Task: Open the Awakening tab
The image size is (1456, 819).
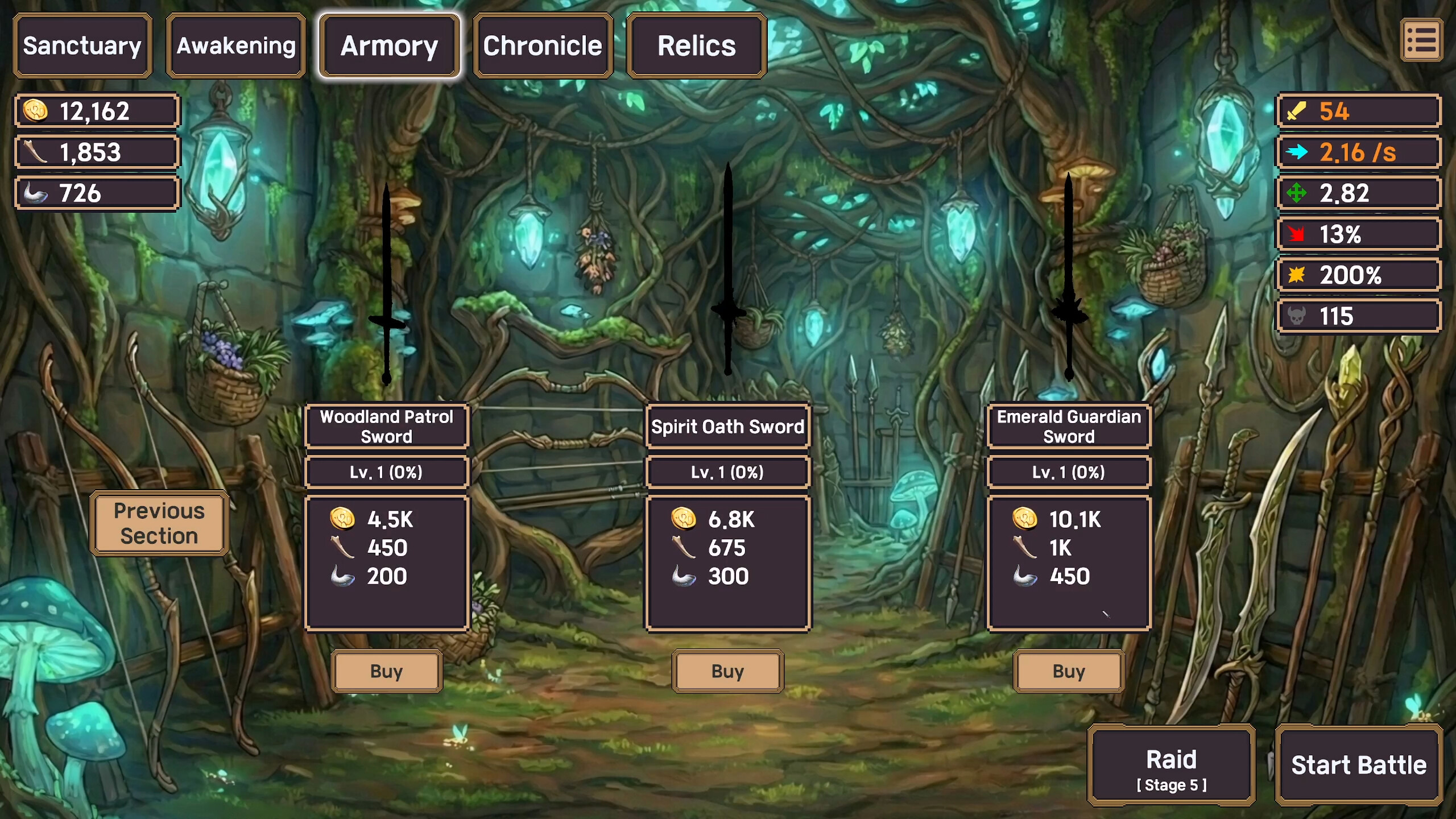Action: pos(235,45)
